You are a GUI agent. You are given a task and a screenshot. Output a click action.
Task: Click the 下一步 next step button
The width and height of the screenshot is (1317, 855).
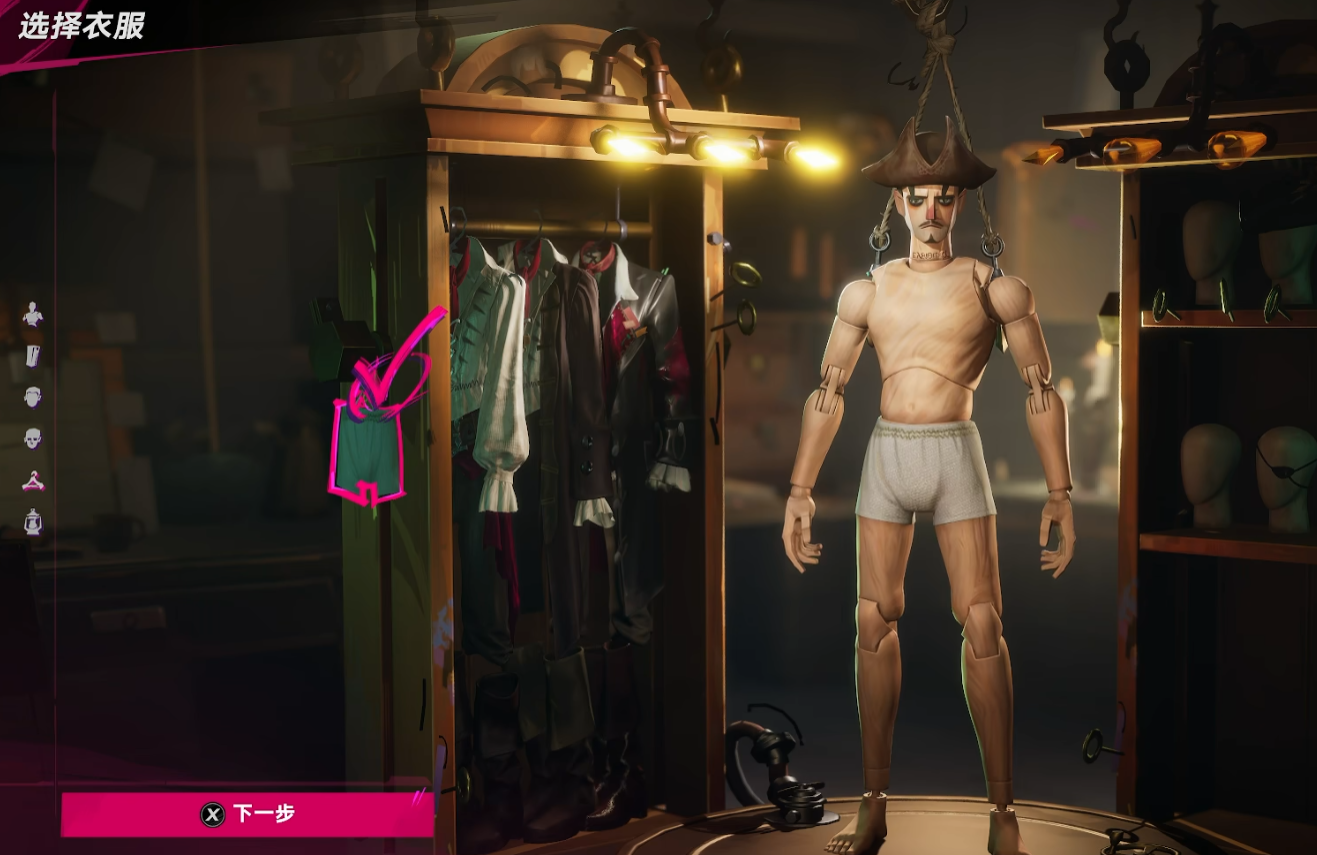[x=247, y=814]
